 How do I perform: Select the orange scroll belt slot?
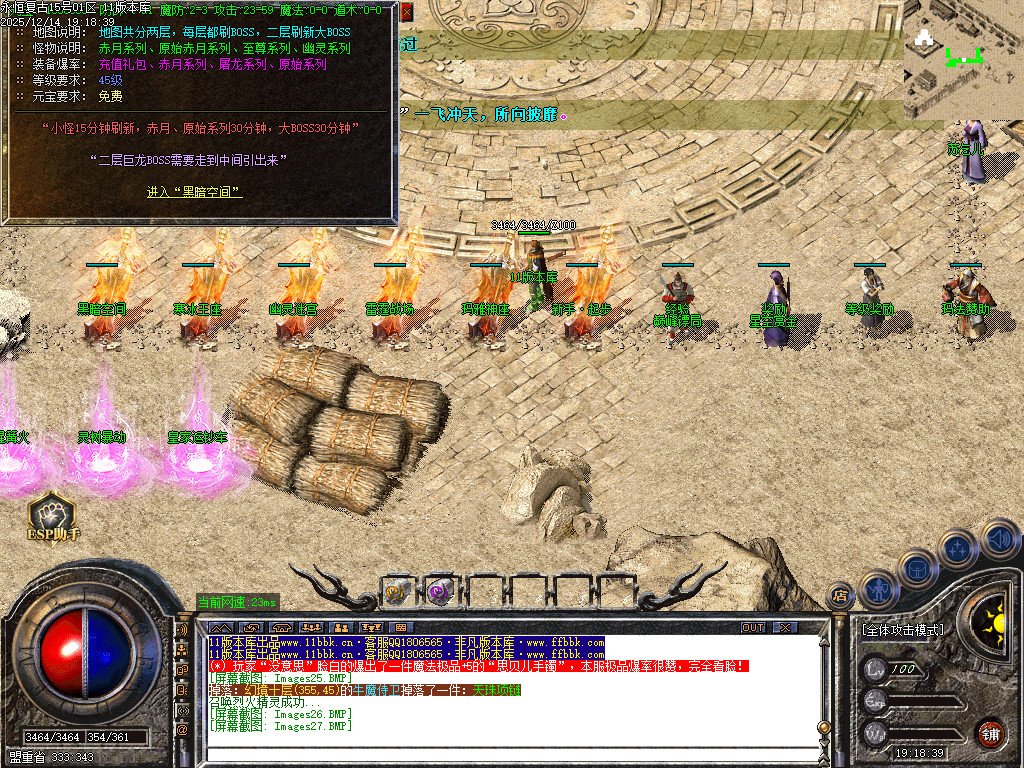point(397,591)
